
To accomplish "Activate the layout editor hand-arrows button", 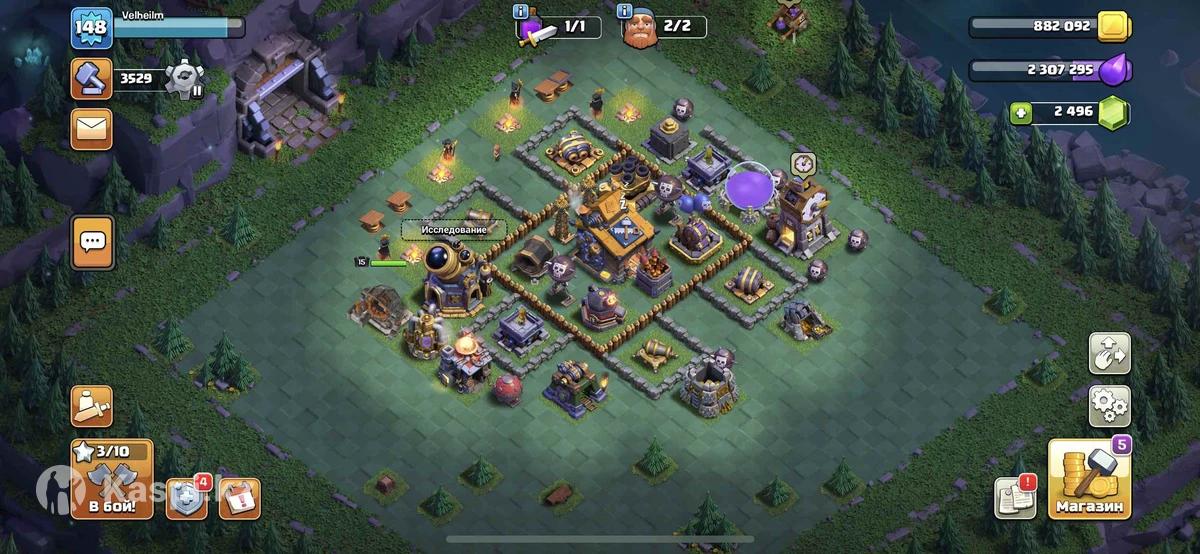I will (x=1110, y=353).
